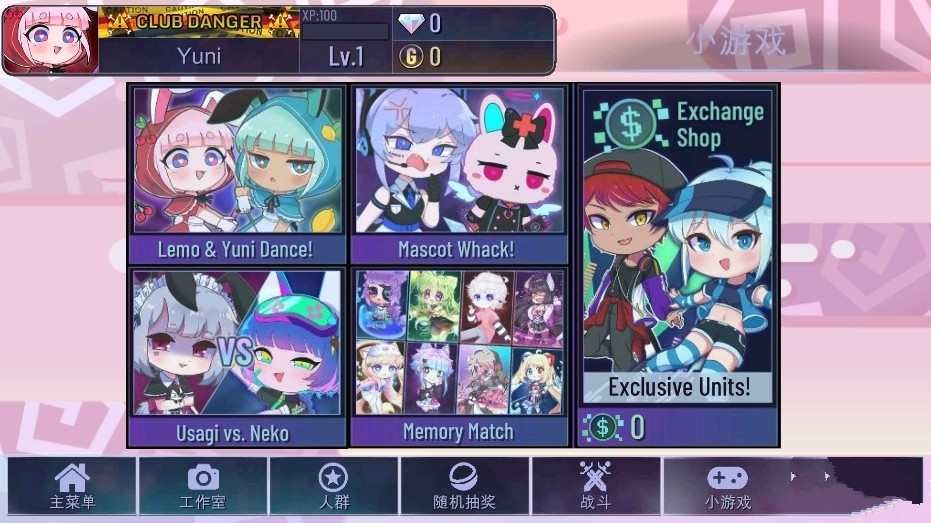This screenshot has height=523, width=931.
Task: Launch the Memory Match minigame
Action: tap(458, 356)
